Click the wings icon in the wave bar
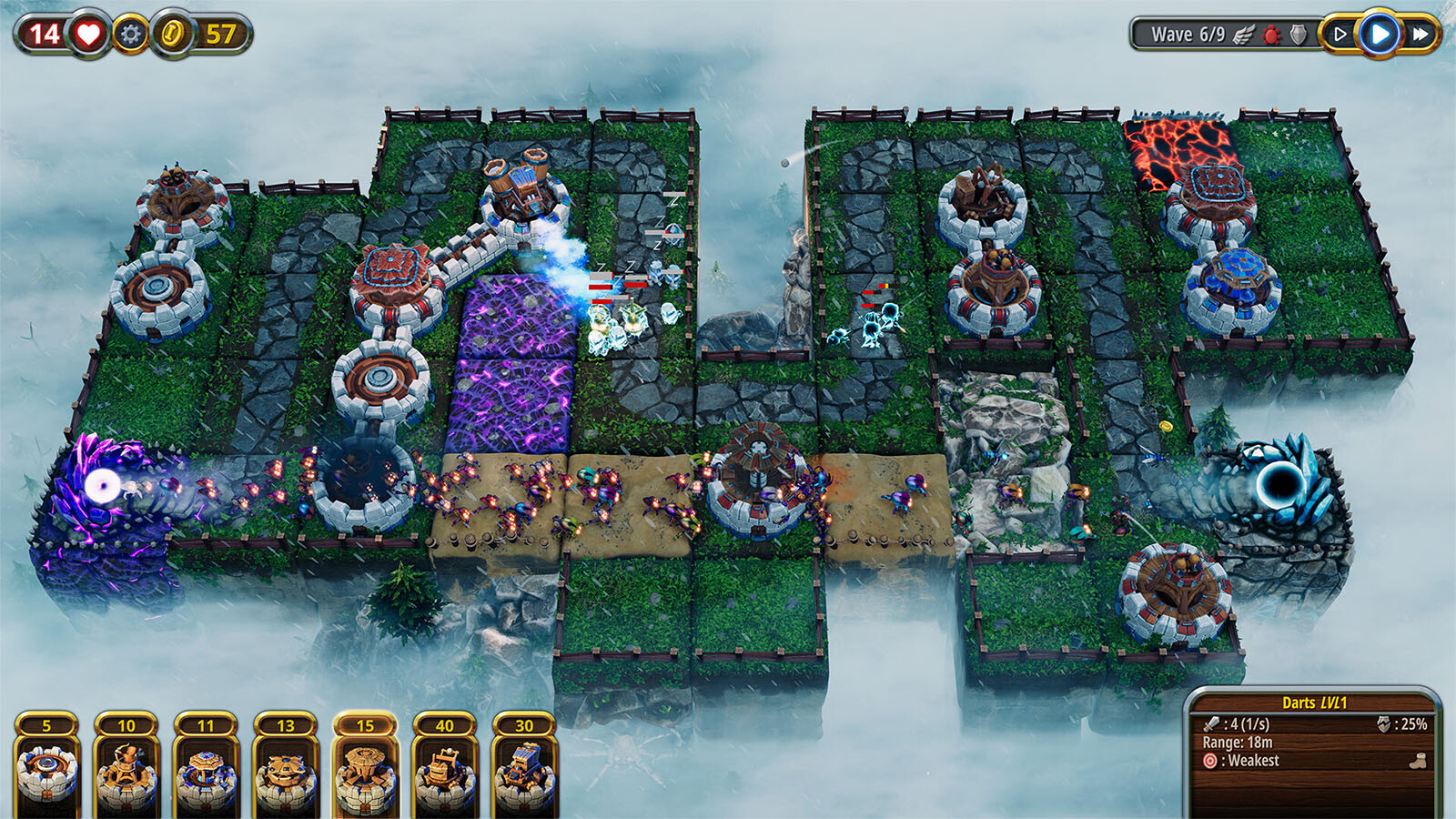Viewport: 1456px width, 819px height. click(1245, 35)
